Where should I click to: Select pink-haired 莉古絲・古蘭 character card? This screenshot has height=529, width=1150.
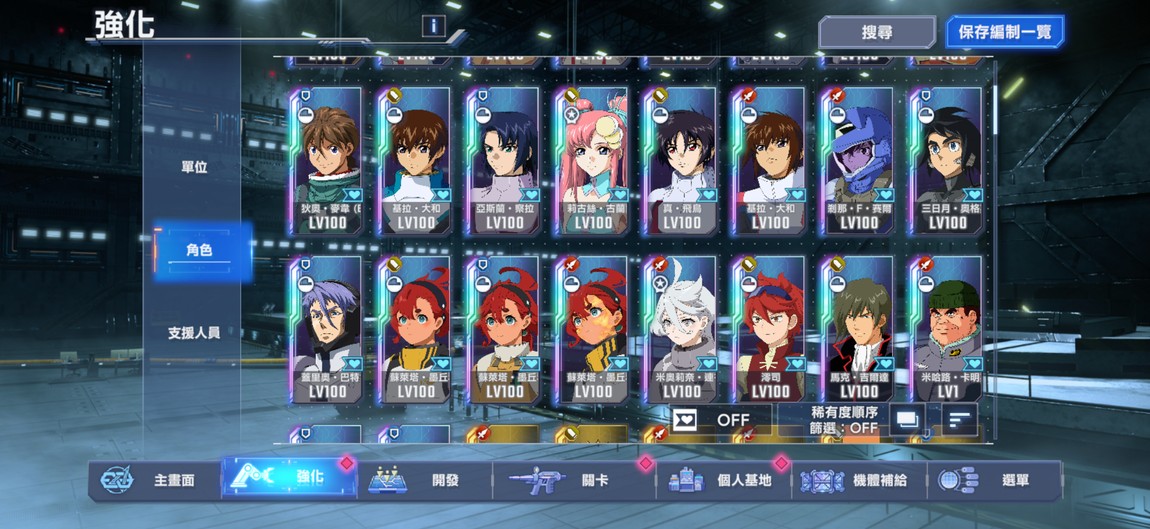point(593,160)
